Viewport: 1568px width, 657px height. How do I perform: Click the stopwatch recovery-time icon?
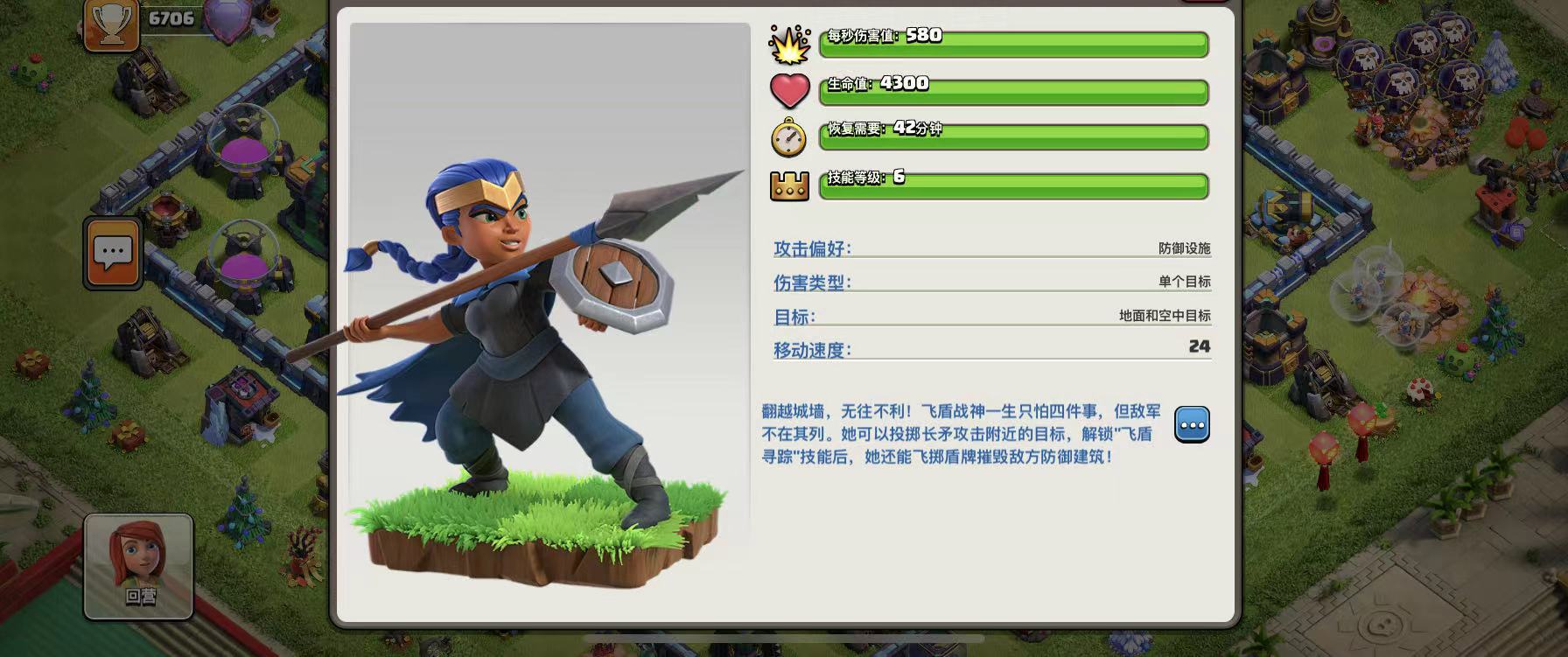[788, 137]
